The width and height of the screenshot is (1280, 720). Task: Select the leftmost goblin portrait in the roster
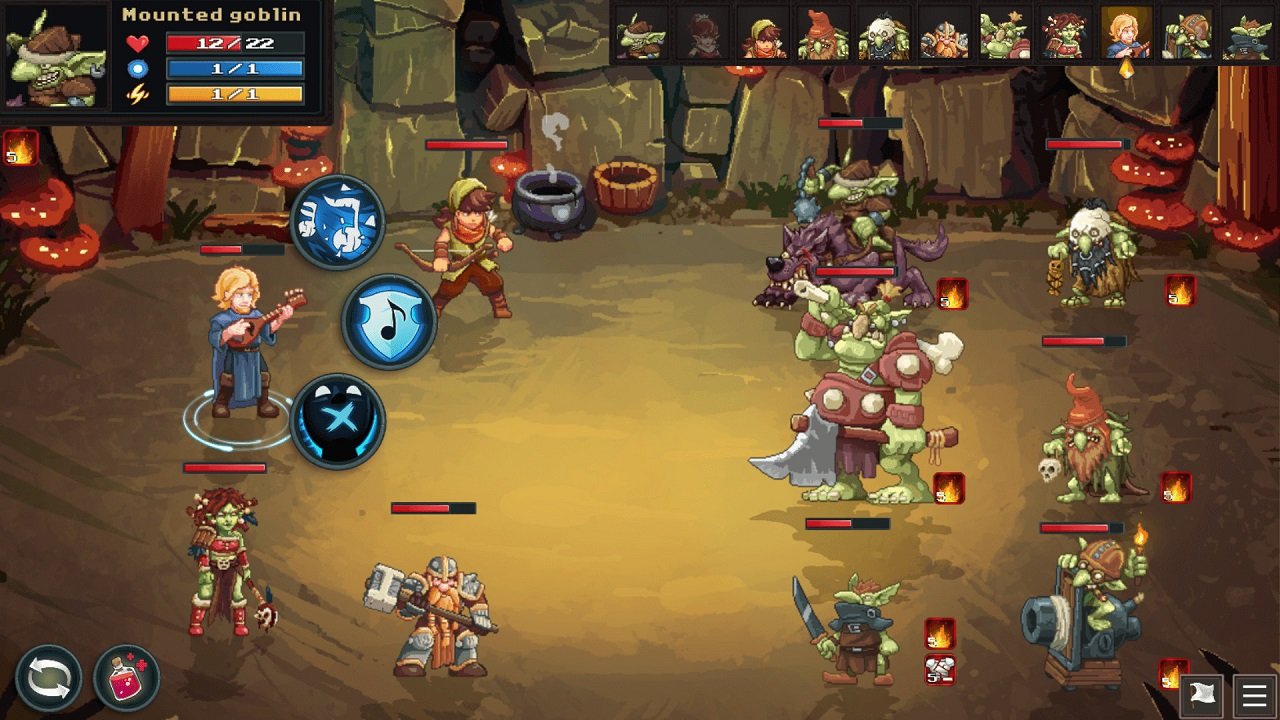pos(640,35)
